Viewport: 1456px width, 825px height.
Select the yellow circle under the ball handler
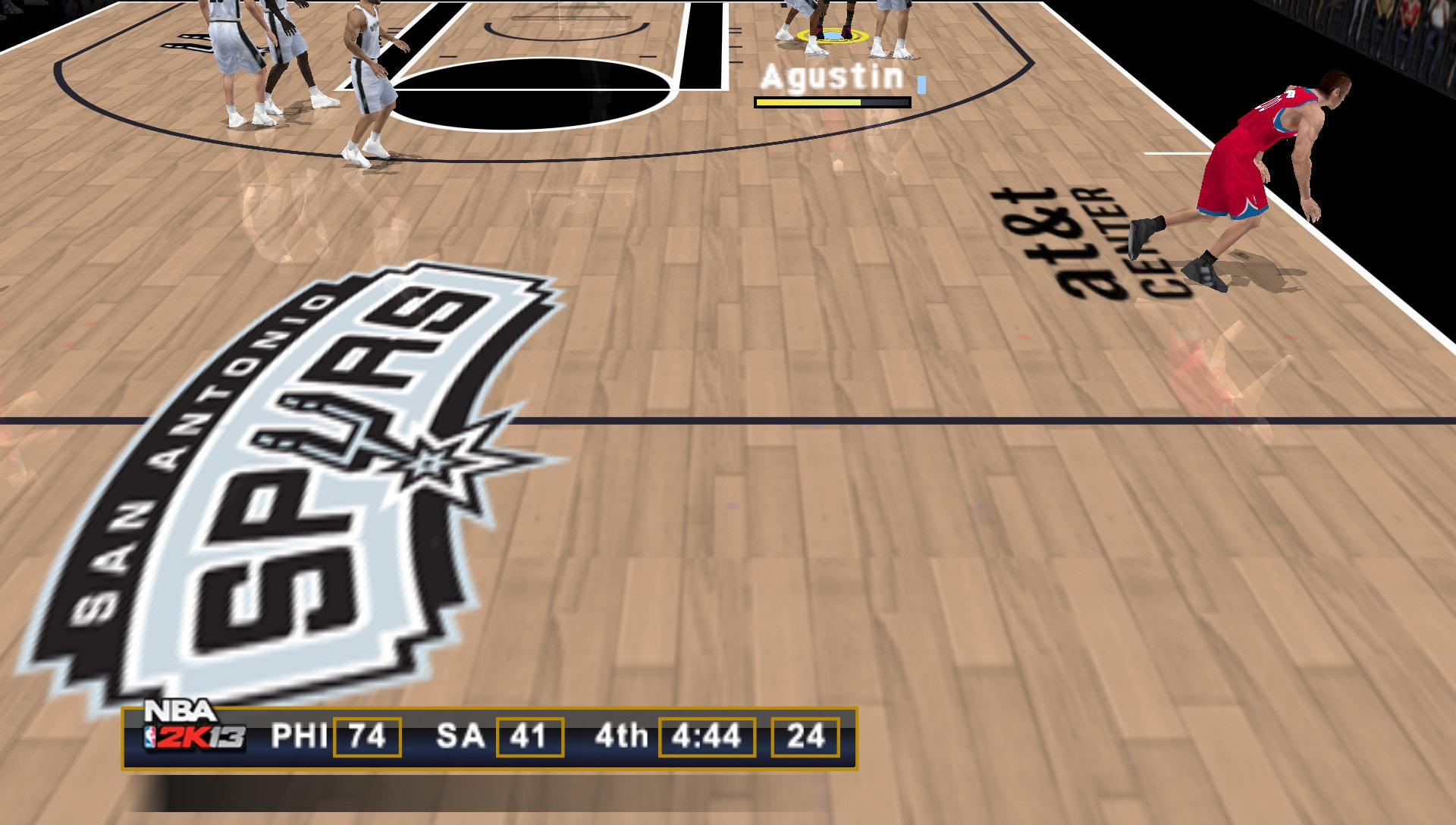click(x=833, y=35)
